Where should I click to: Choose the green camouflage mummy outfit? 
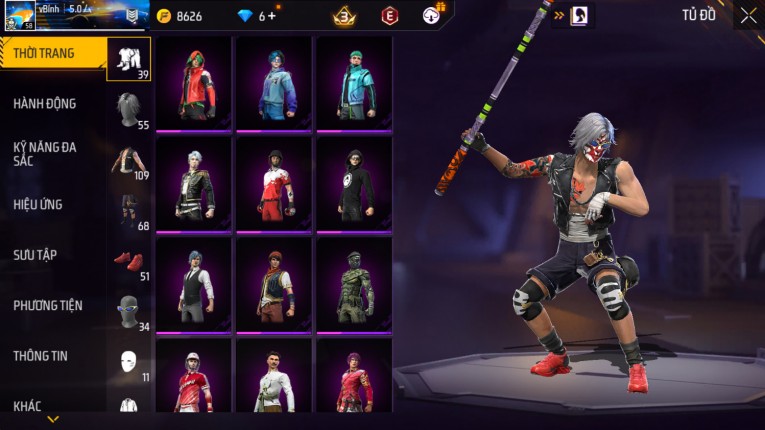tap(353, 285)
